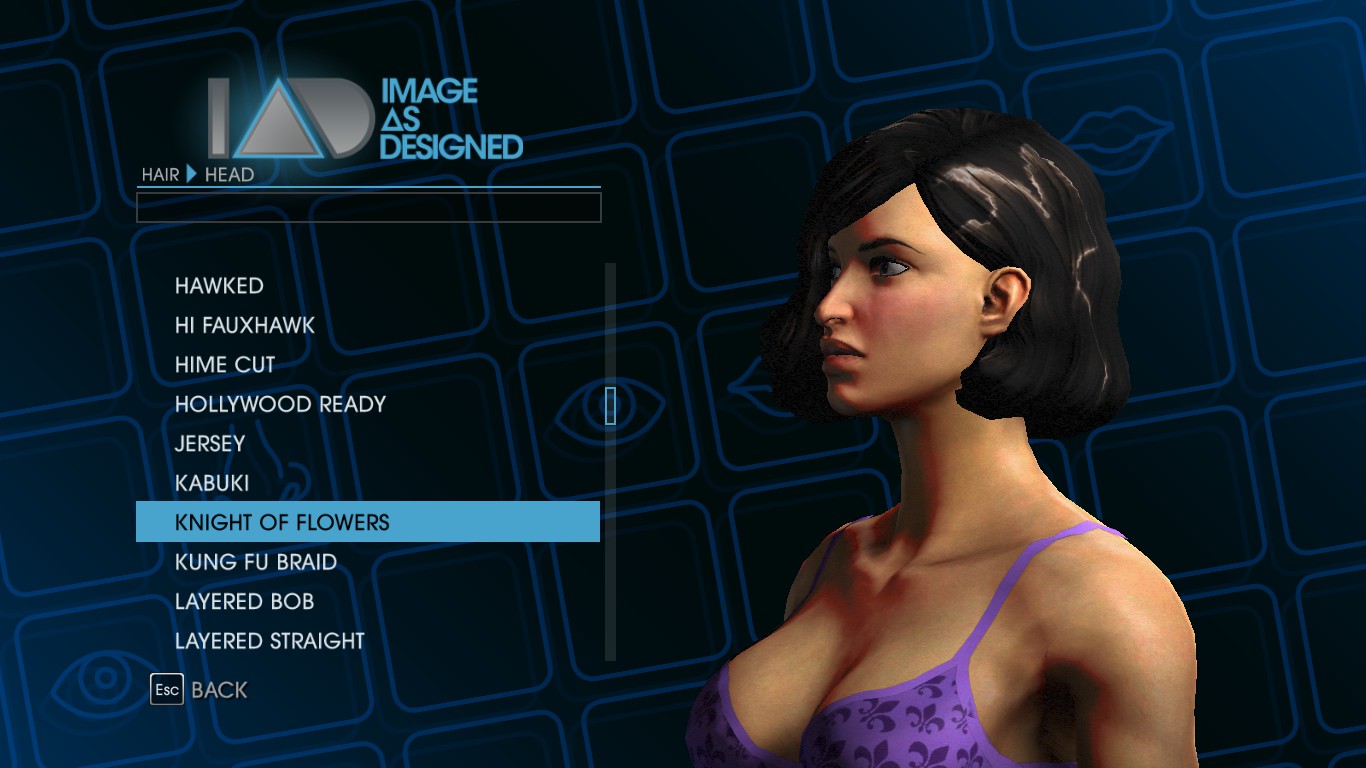
Task: Choose the Hi Fauxhawk hairstyle
Action: coord(245,325)
